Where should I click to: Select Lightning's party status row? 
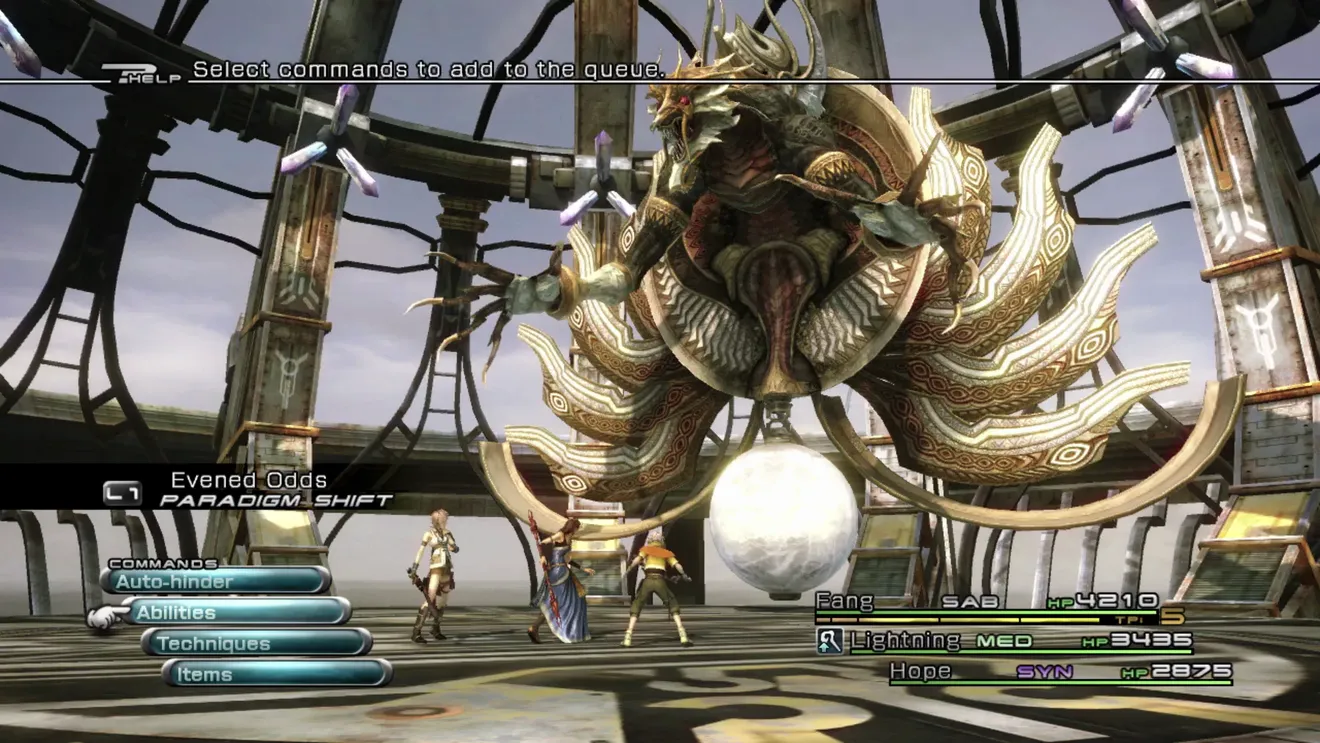(x=1010, y=641)
